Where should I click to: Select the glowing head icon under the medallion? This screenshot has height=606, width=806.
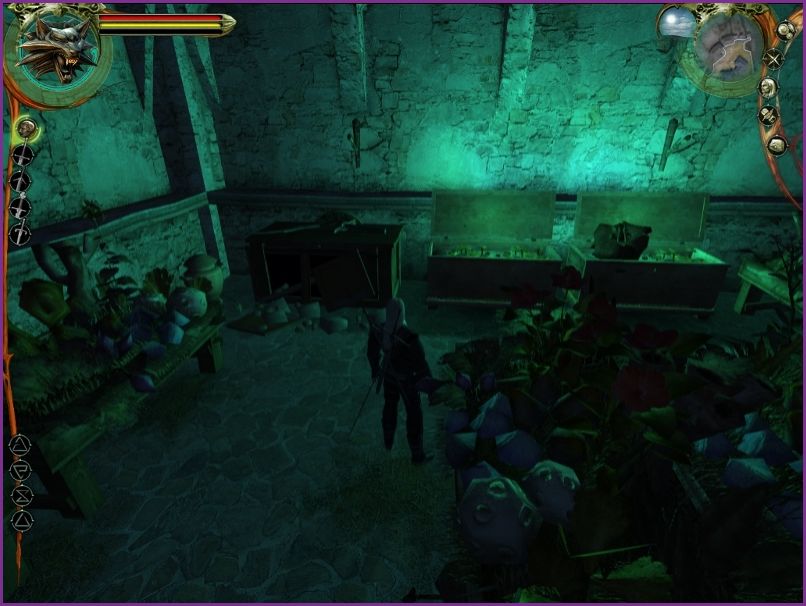pyautogui.click(x=26, y=127)
